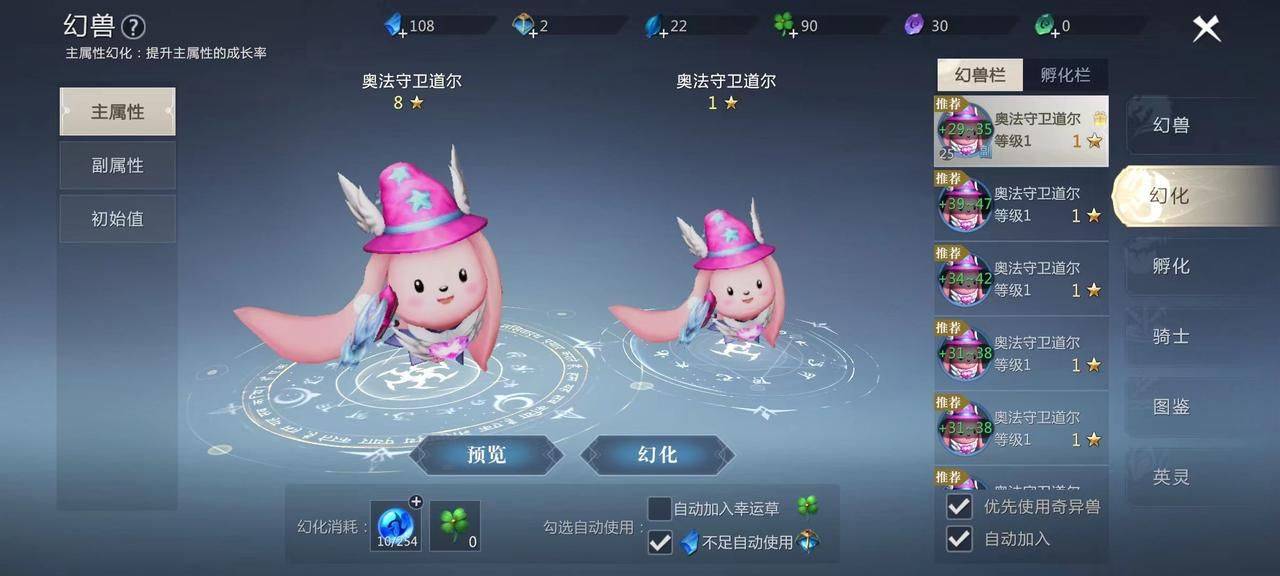Start fusion with the 幻化 button
The width and height of the screenshot is (1280, 576).
pyautogui.click(x=657, y=455)
